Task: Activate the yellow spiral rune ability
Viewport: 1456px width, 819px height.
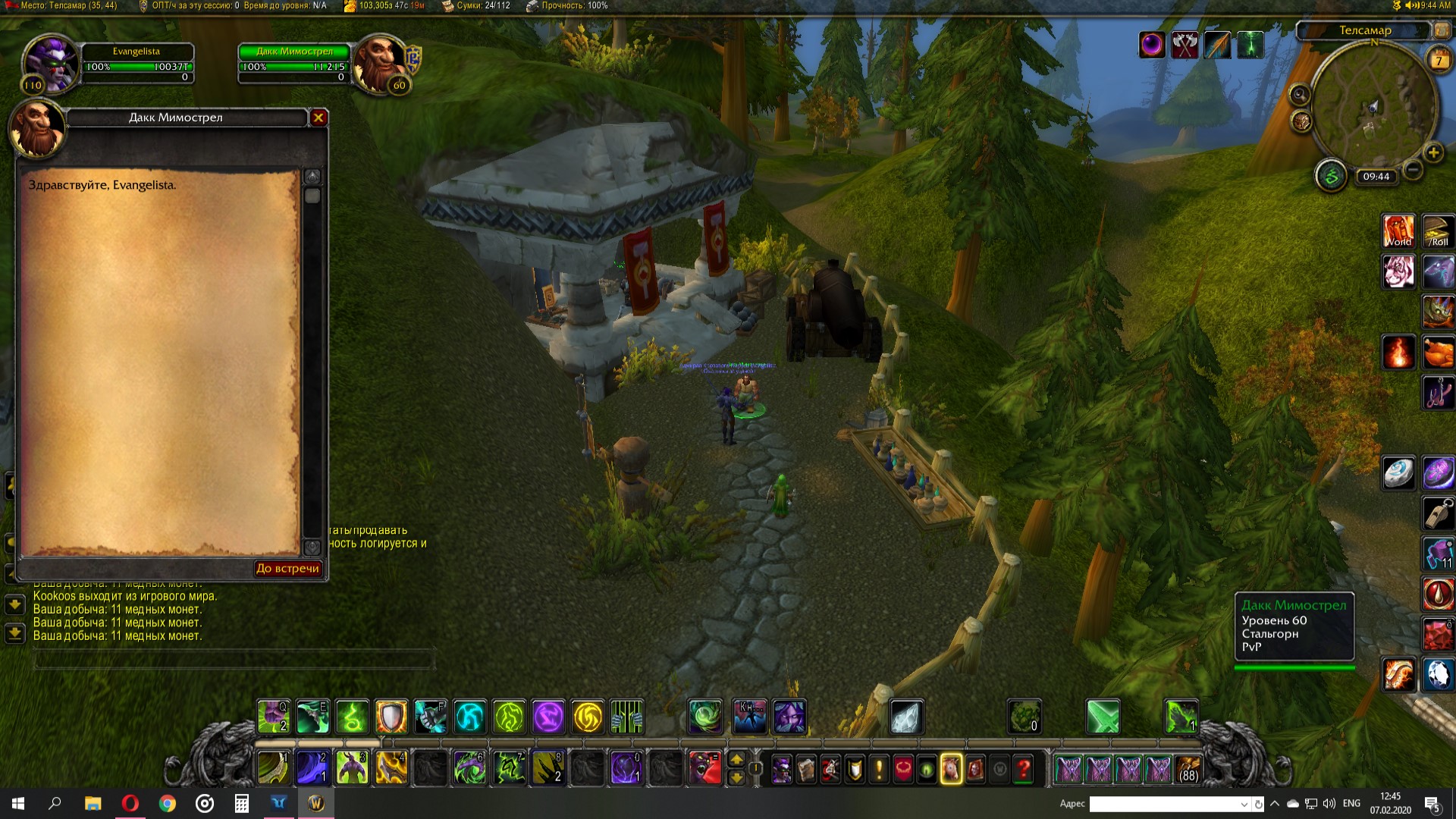Action: coord(588,717)
